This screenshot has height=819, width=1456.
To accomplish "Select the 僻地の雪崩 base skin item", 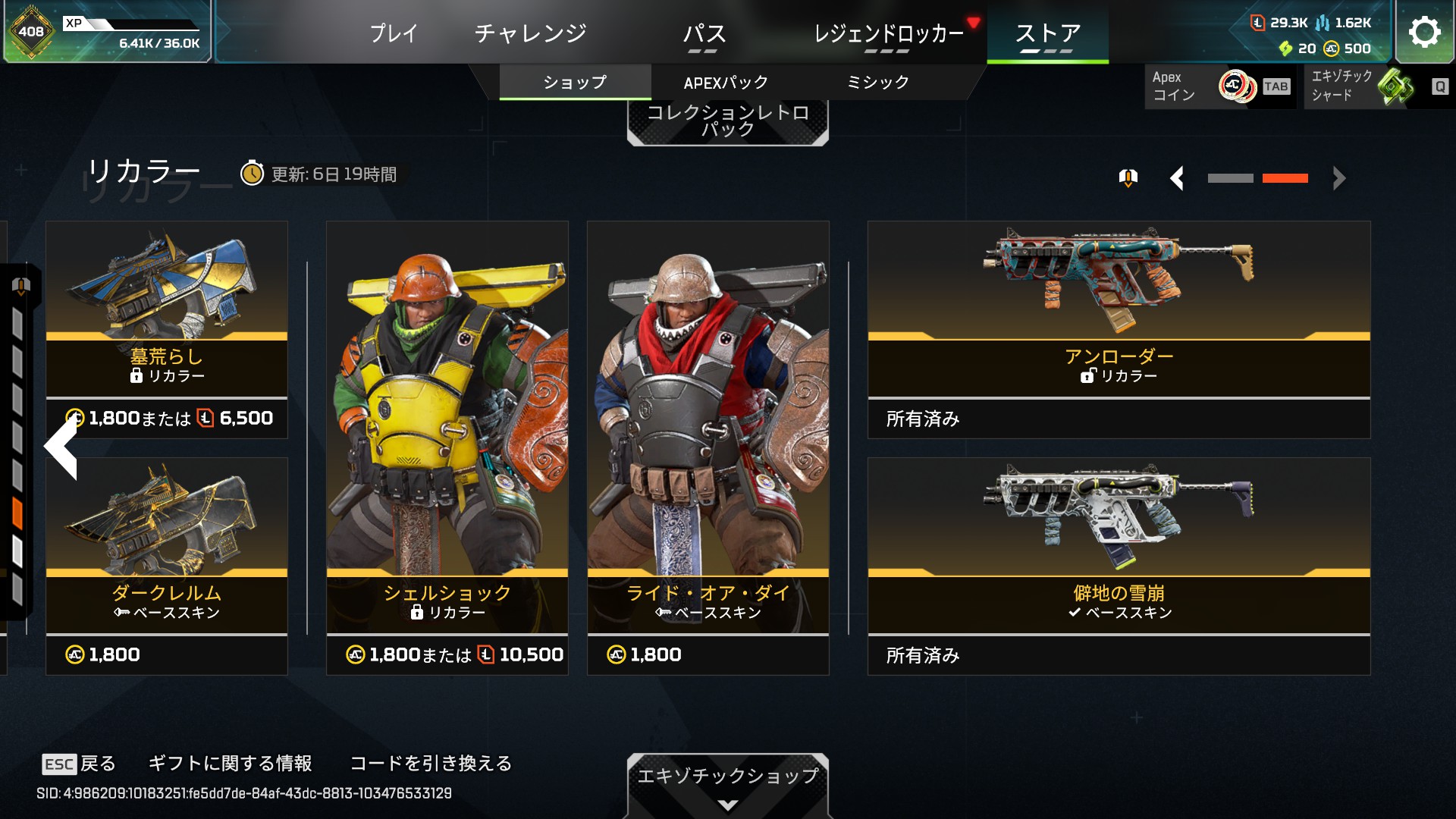I will tap(1119, 565).
